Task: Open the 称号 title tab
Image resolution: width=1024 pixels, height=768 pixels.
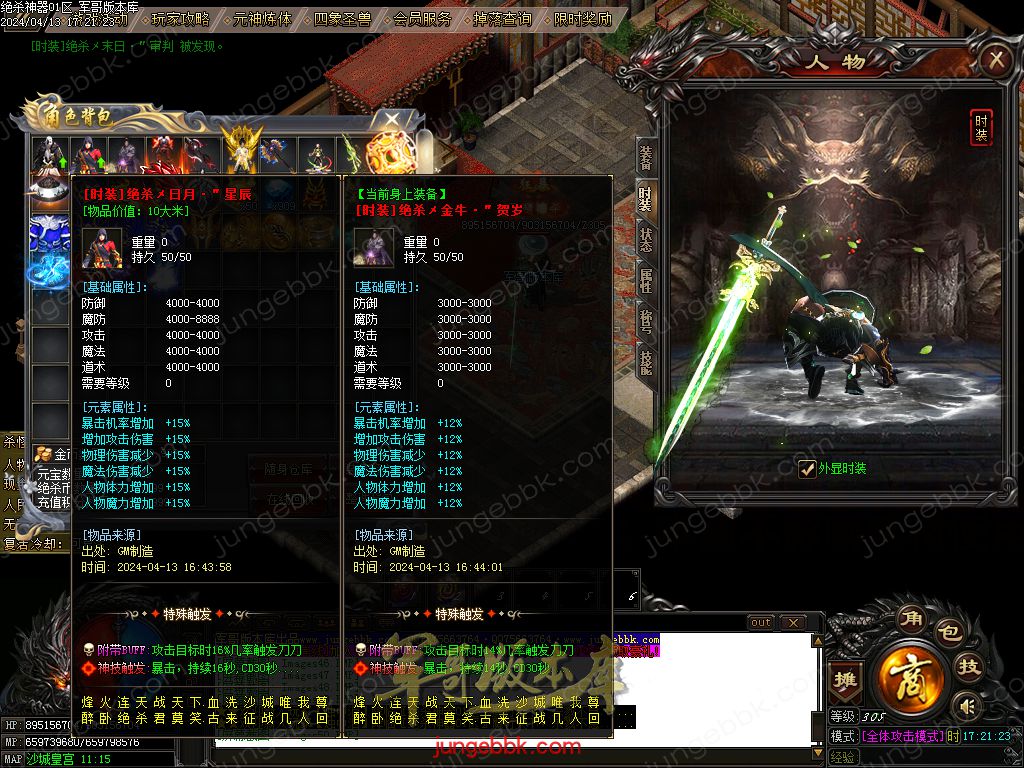Action: pos(646,321)
